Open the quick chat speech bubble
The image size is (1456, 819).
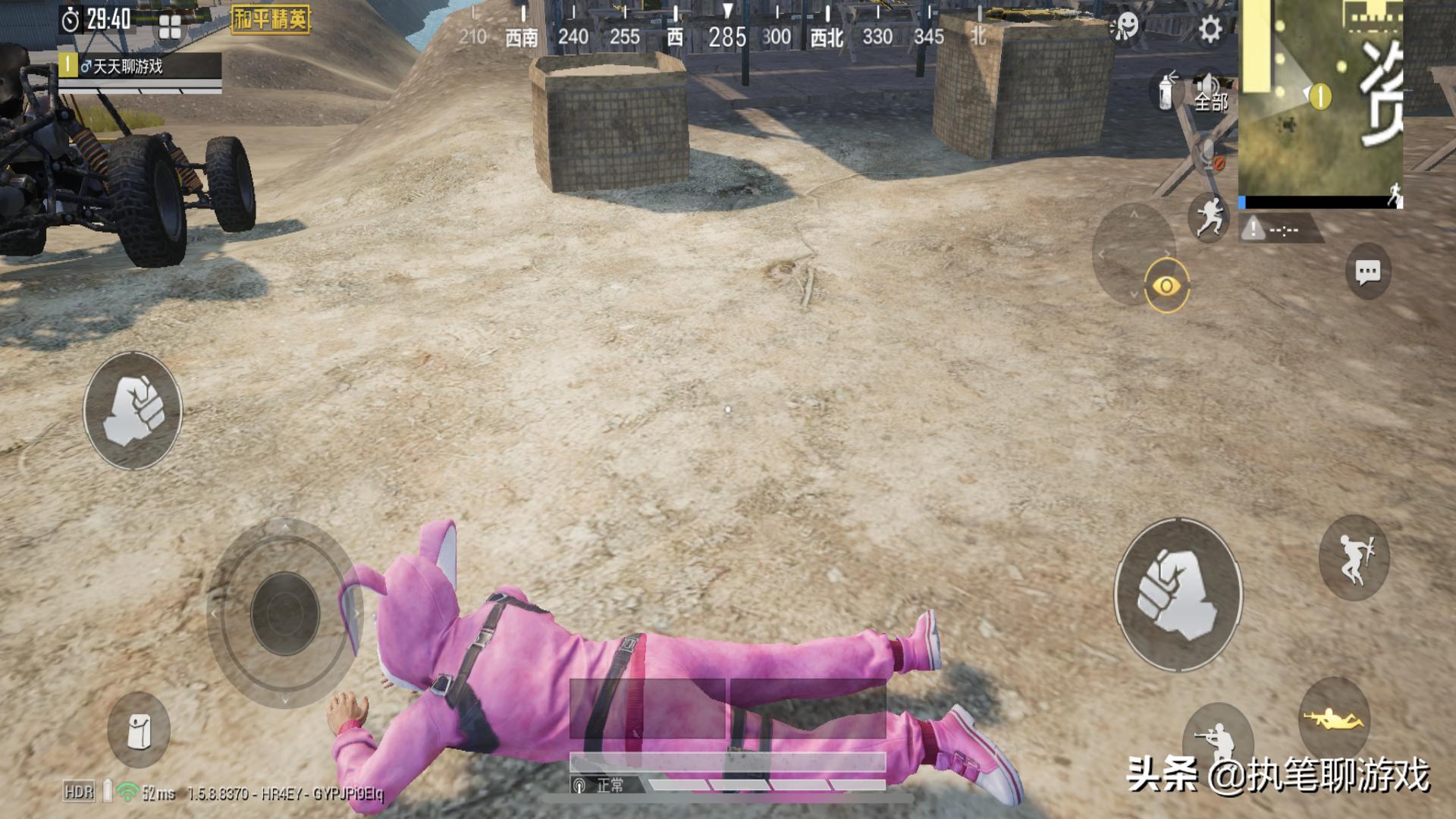point(1367,272)
